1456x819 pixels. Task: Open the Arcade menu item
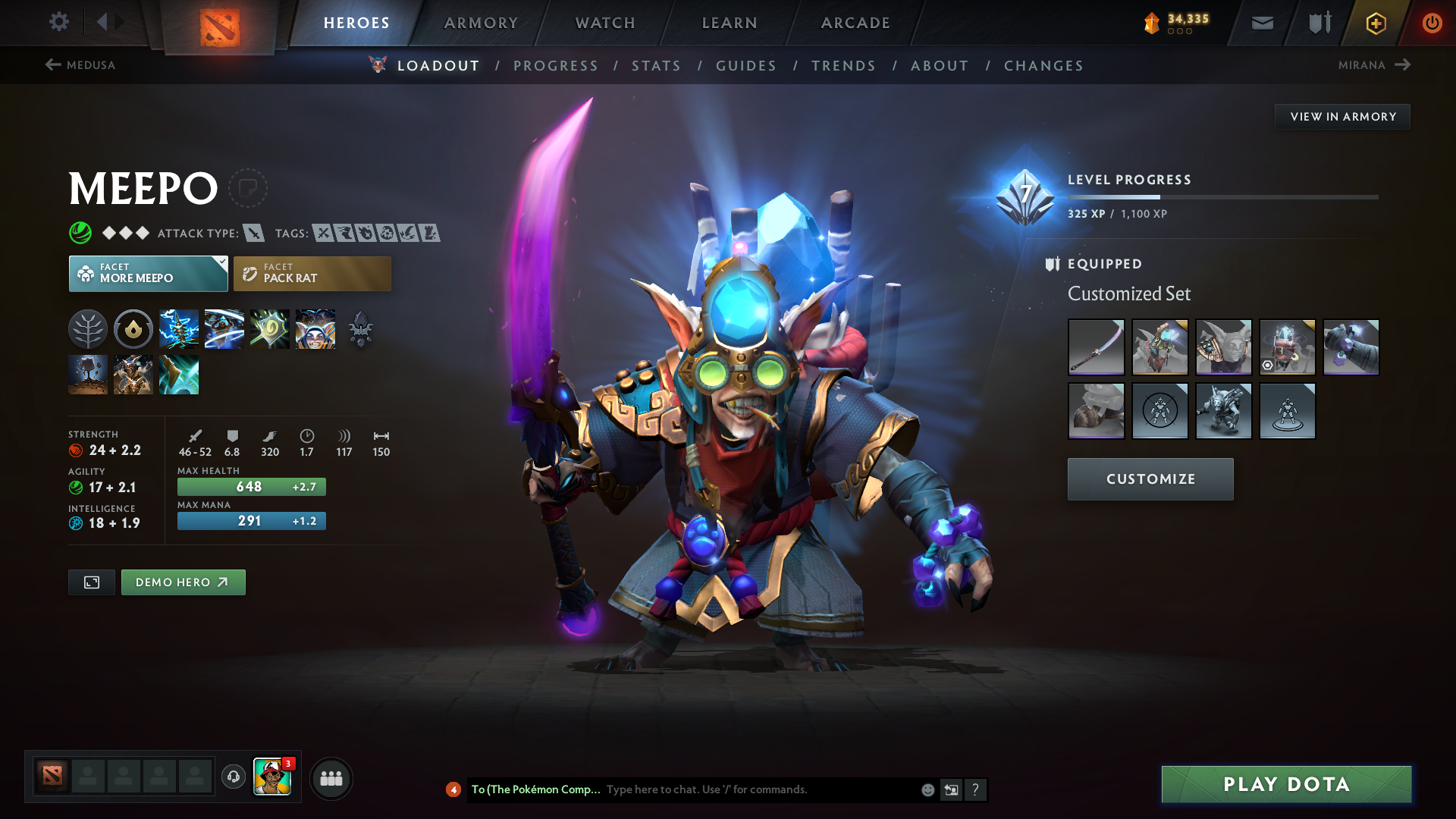tap(855, 23)
